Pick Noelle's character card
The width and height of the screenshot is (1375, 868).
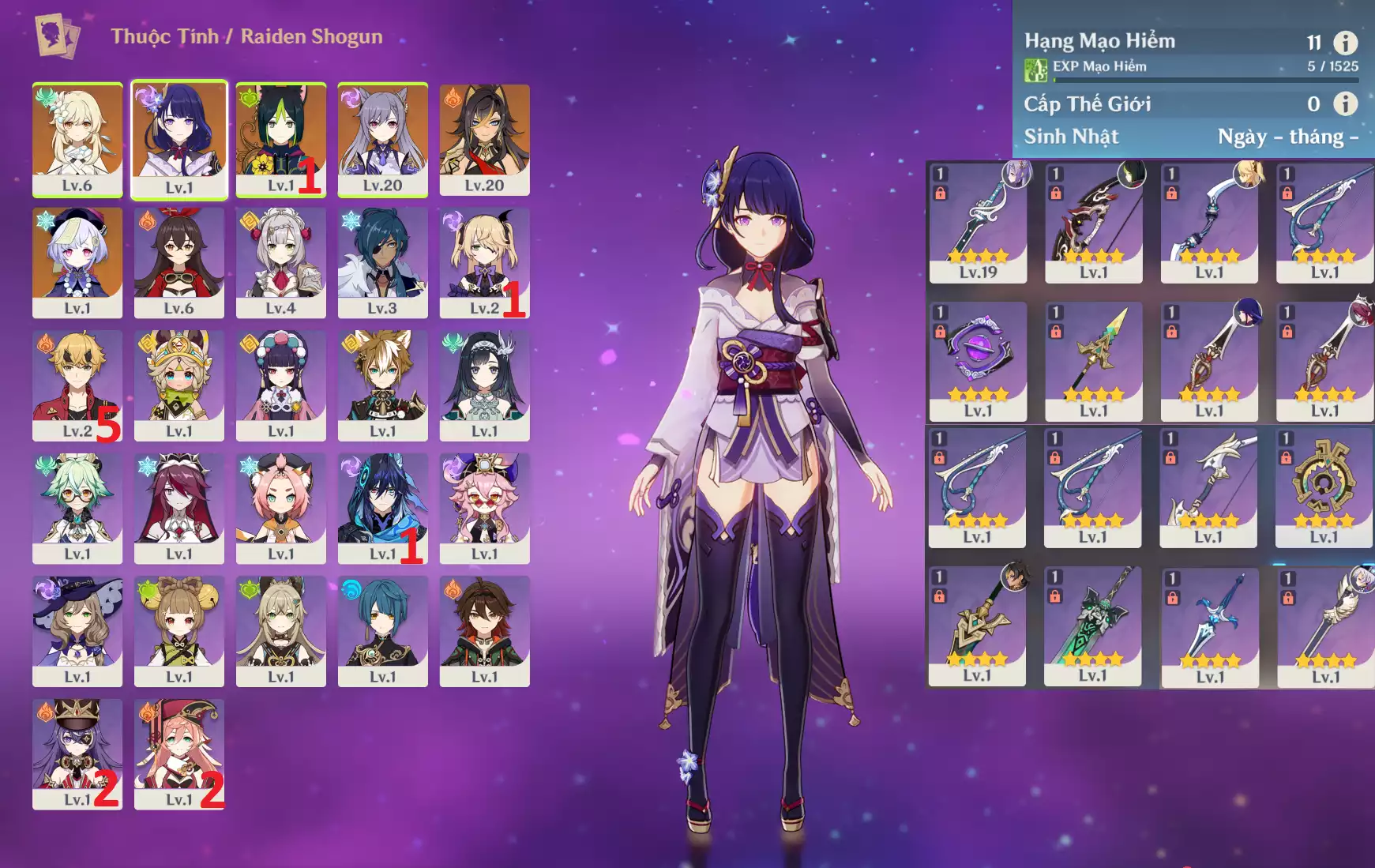280,262
